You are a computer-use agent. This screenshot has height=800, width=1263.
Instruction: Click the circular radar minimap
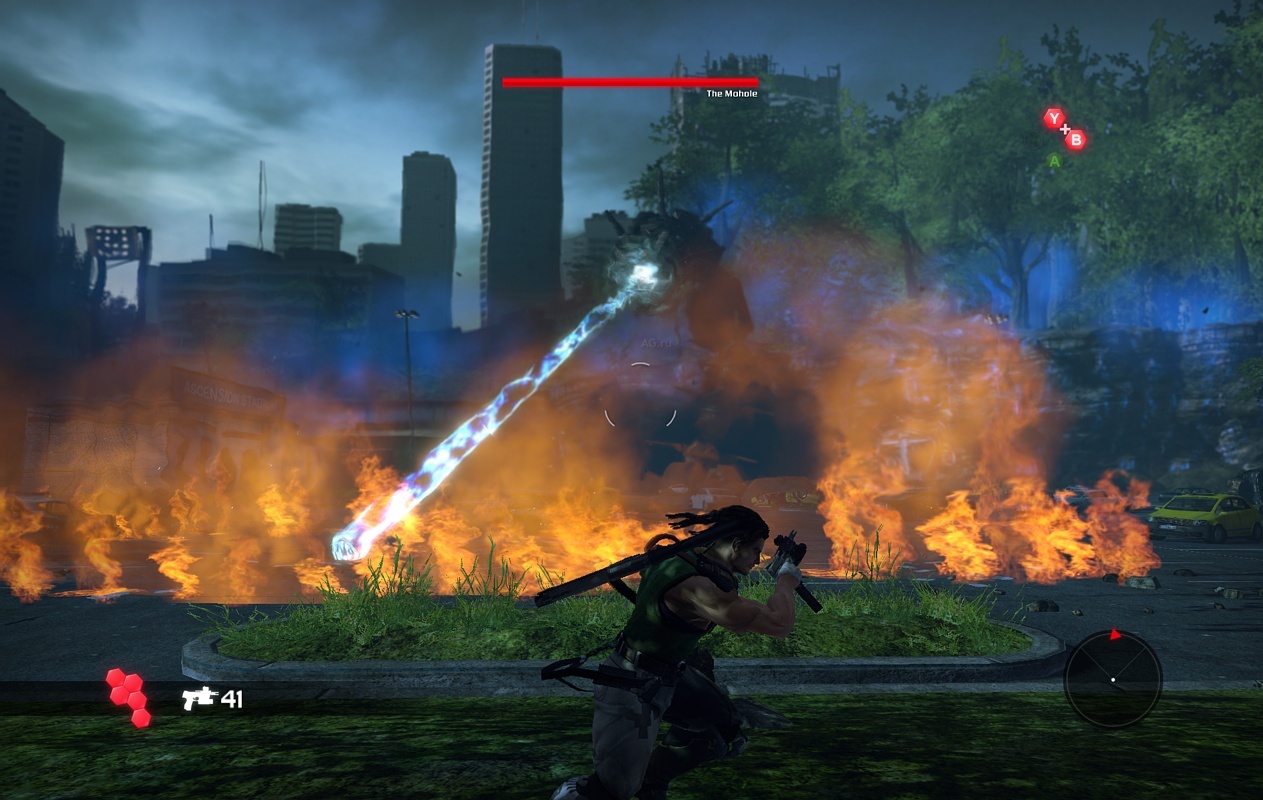(x=1112, y=678)
